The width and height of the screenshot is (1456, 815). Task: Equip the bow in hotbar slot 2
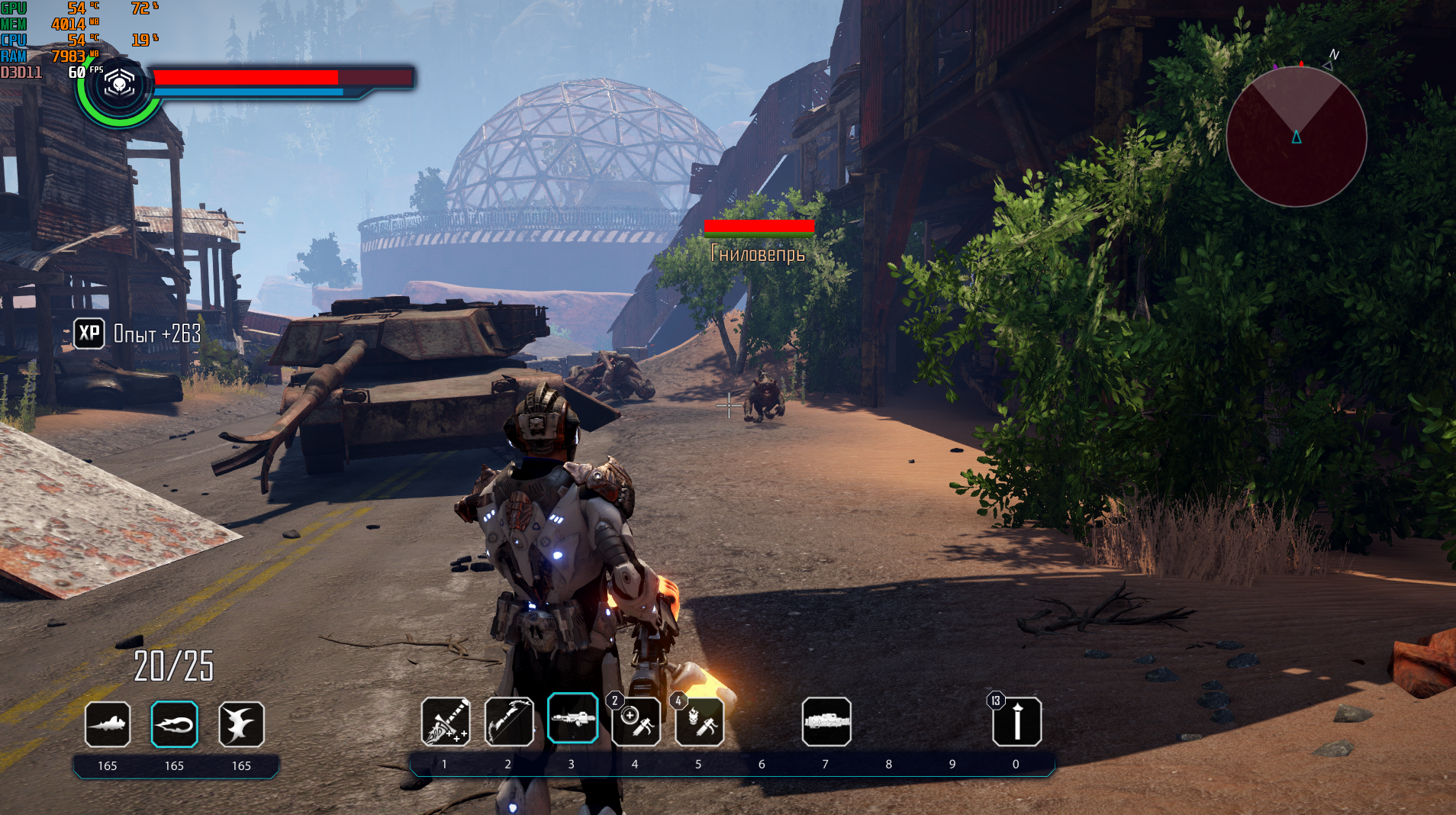(x=509, y=721)
